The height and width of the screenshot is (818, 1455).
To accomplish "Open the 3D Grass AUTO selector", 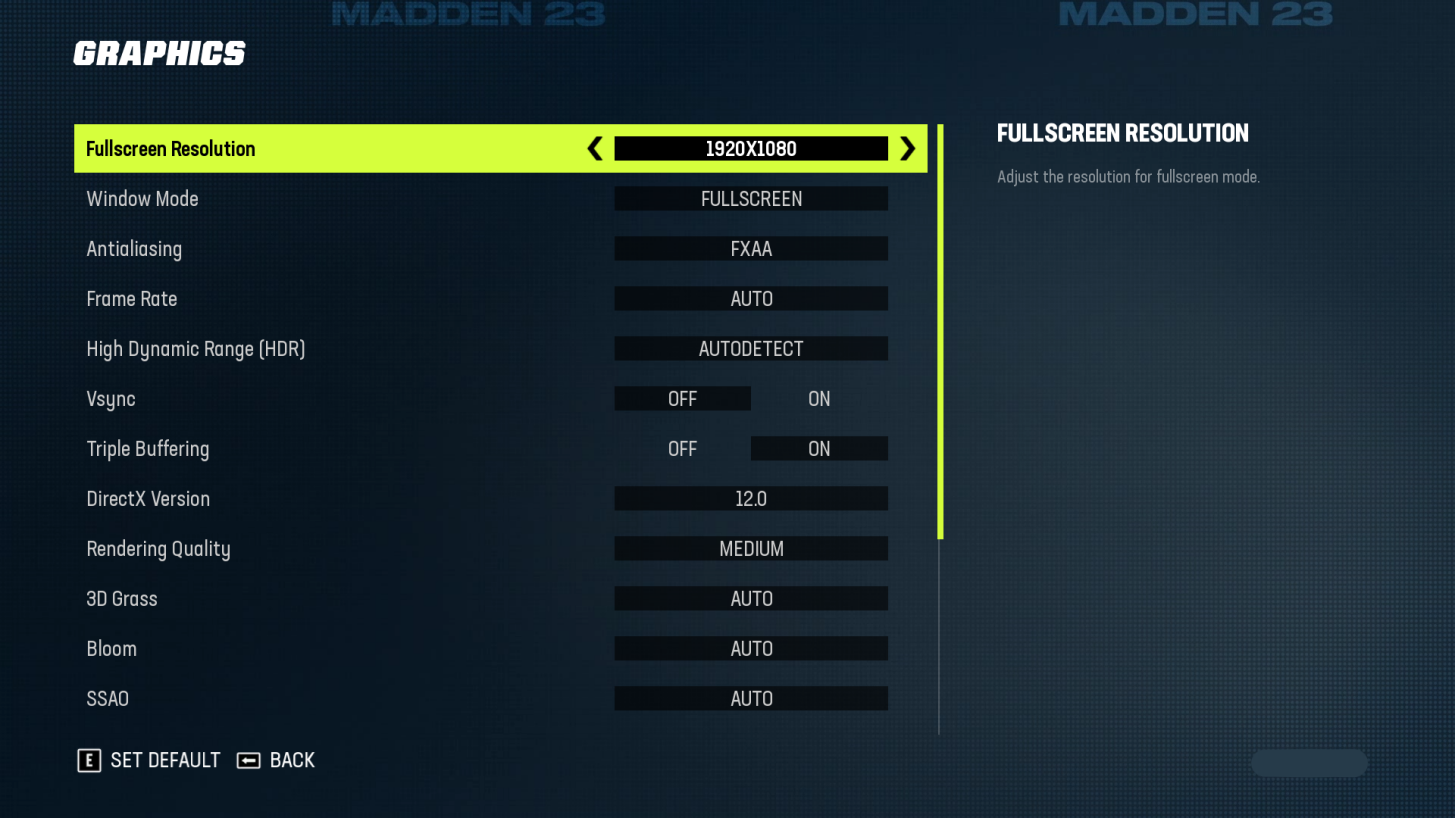I will [751, 598].
